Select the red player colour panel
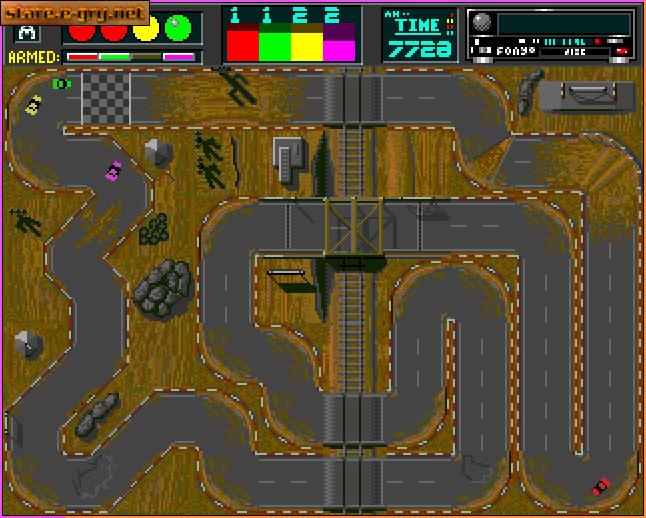 pos(242,43)
